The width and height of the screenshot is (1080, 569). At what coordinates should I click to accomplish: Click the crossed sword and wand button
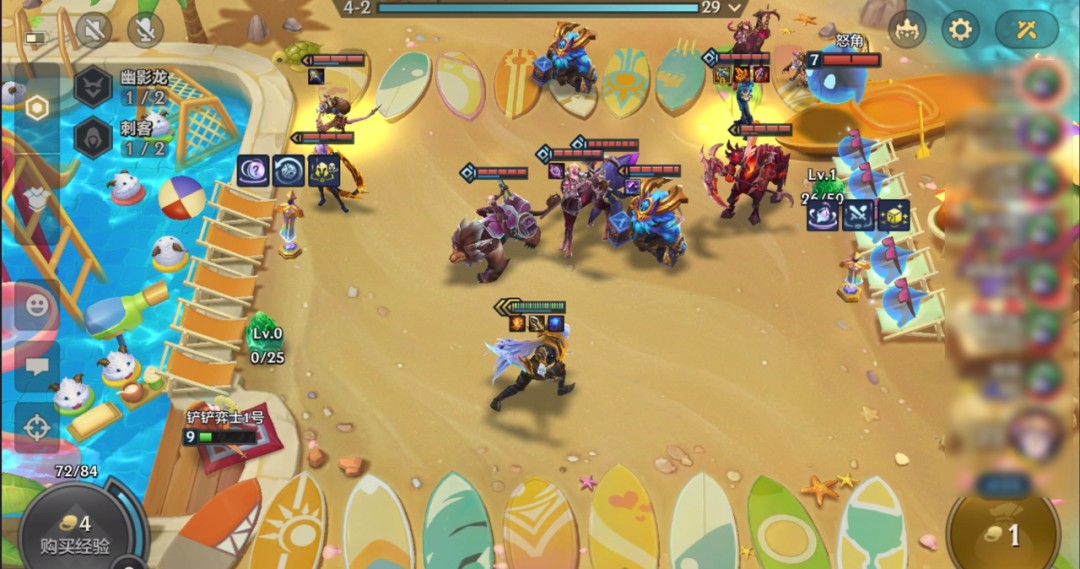(1026, 30)
